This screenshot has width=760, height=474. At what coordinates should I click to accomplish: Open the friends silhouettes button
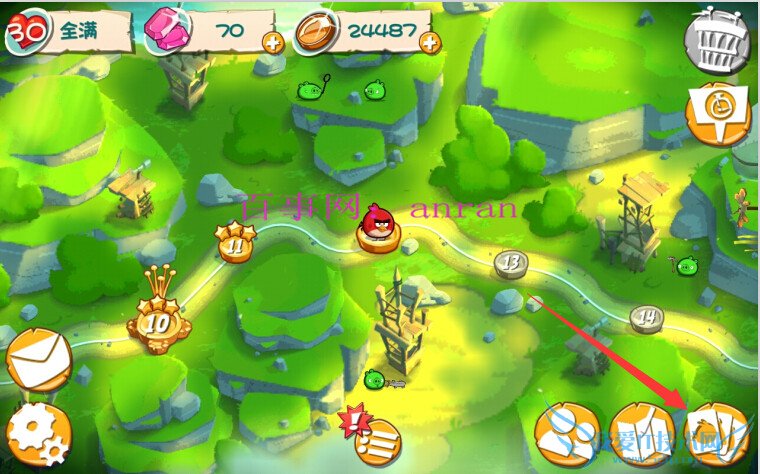point(566,434)
